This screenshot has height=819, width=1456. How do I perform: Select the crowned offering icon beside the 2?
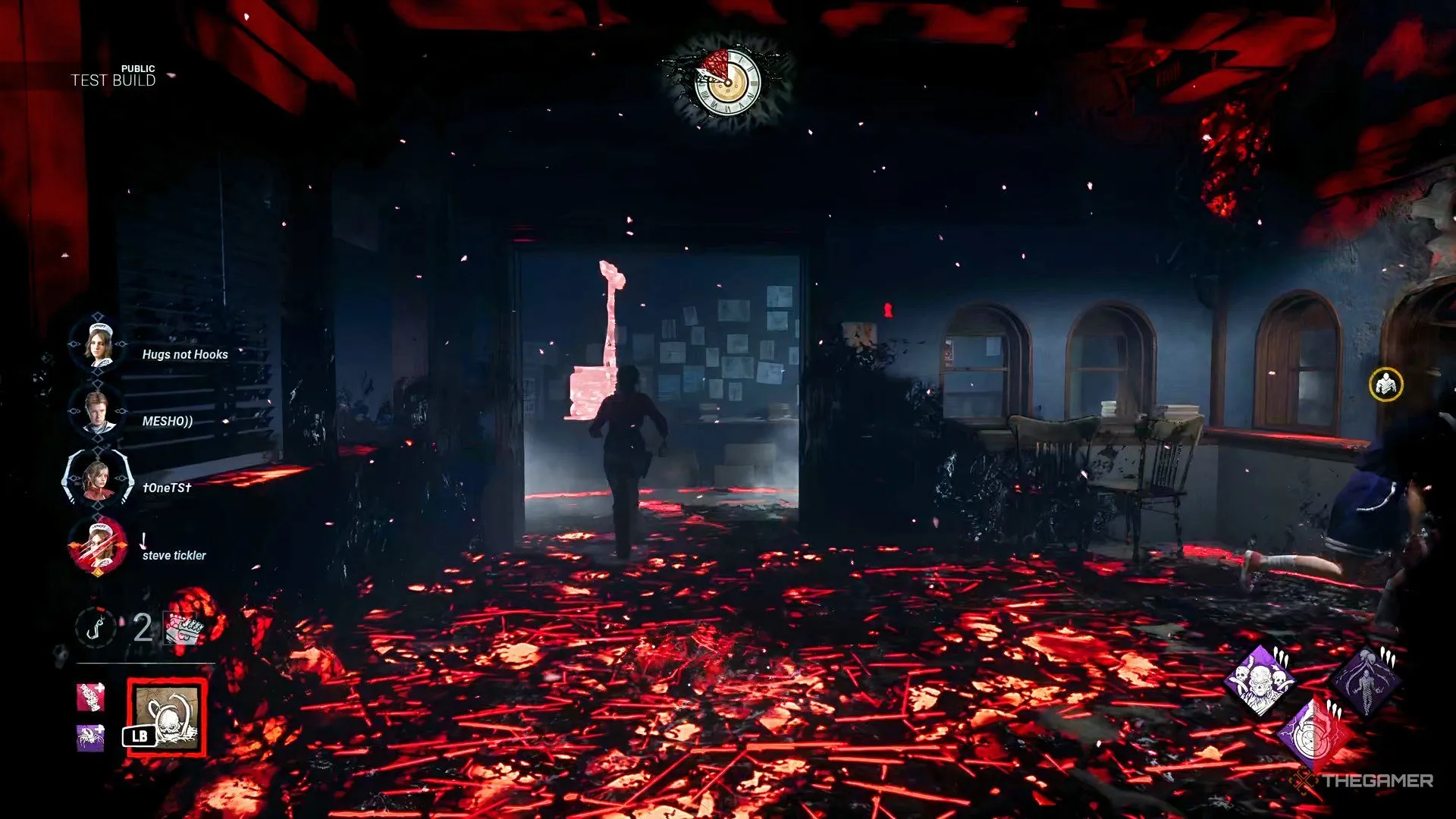pyautogui.click(x=184, y=629)
